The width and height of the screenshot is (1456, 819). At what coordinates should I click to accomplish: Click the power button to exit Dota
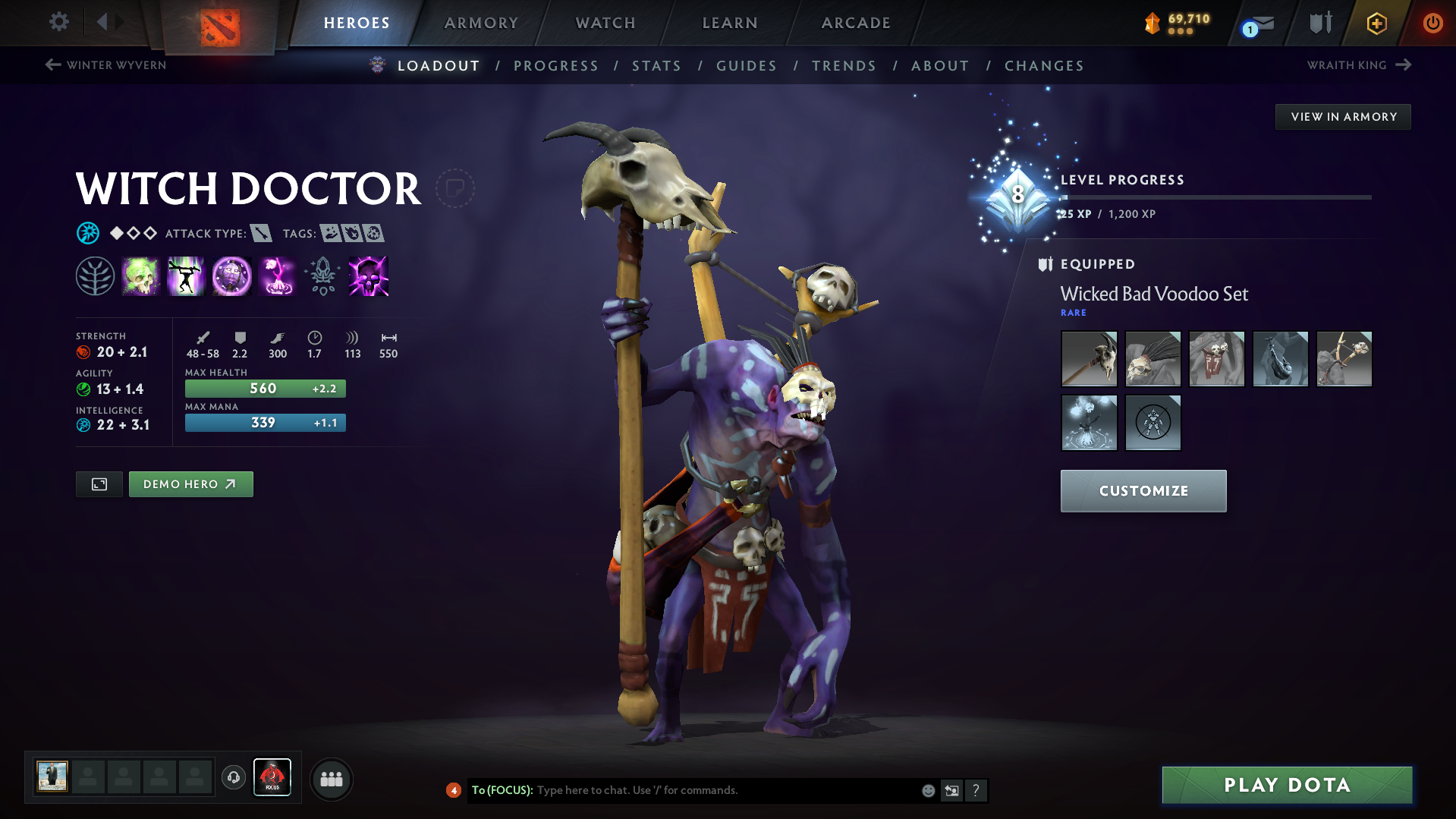[1432, 23]
